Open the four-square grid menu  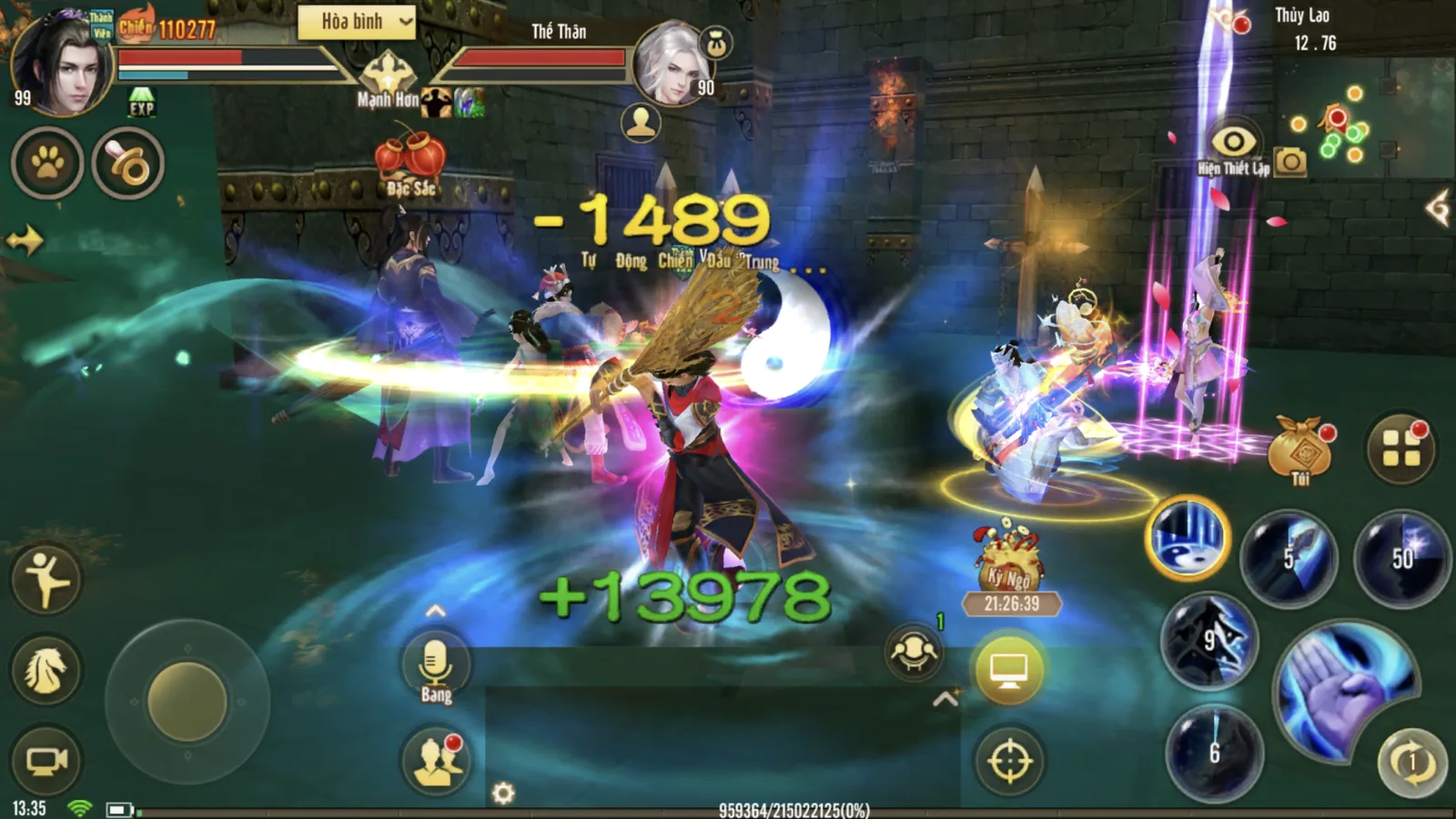pyautogui.click(x=1401, y=448)
